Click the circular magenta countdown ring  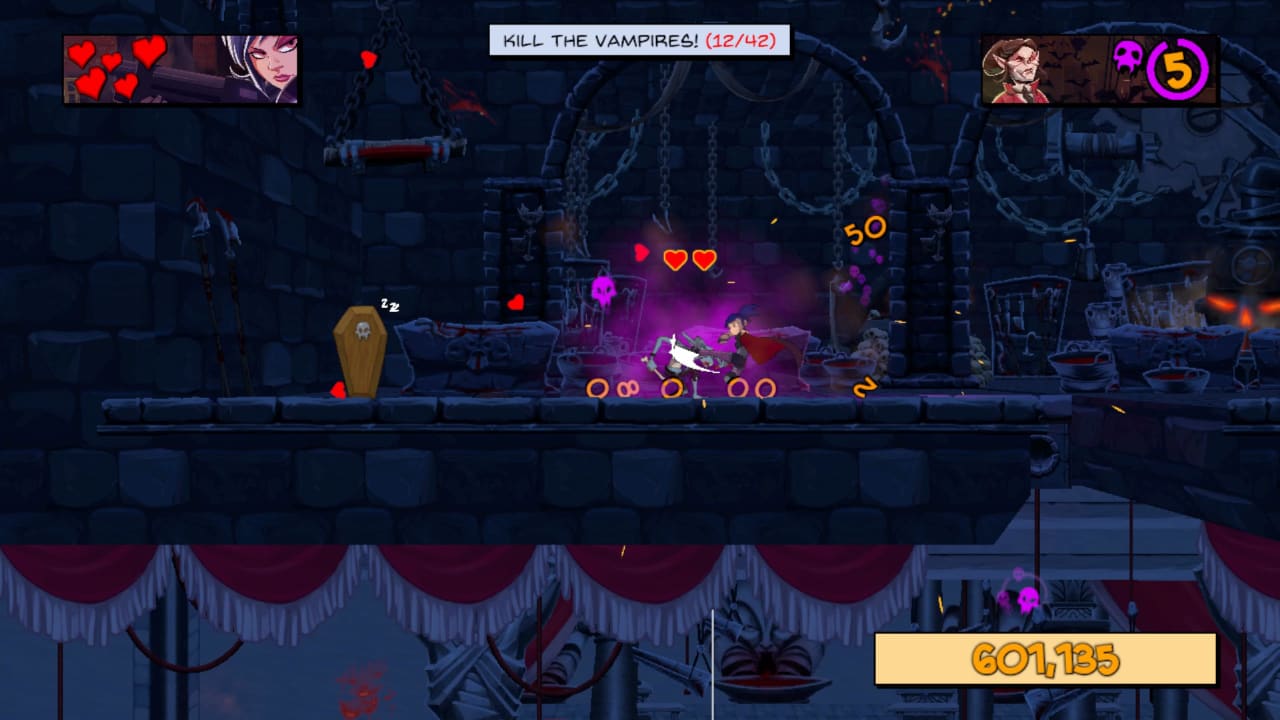1175,68
